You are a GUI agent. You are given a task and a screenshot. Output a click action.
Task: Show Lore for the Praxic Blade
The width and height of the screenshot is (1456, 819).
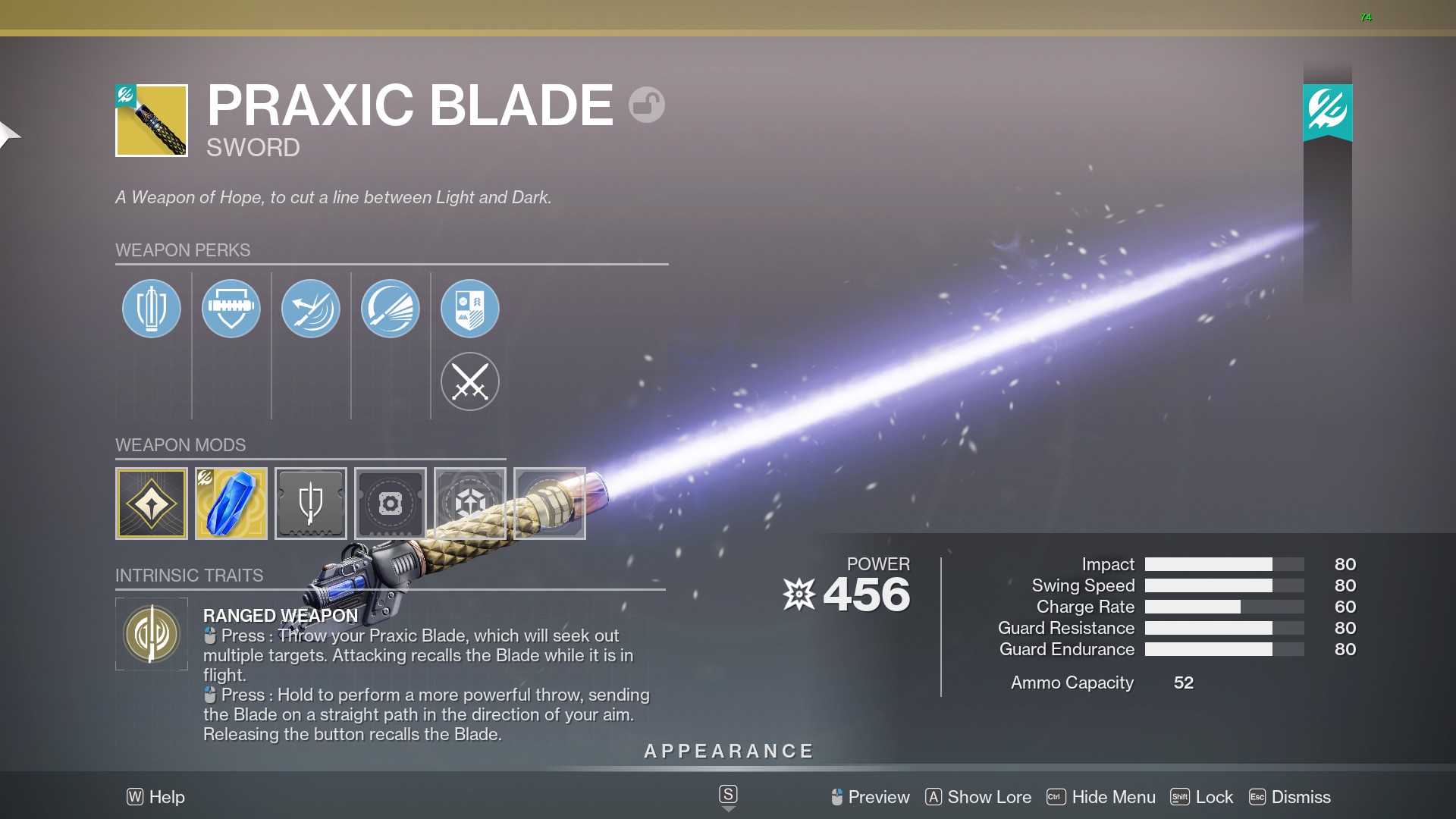point(978,797)
